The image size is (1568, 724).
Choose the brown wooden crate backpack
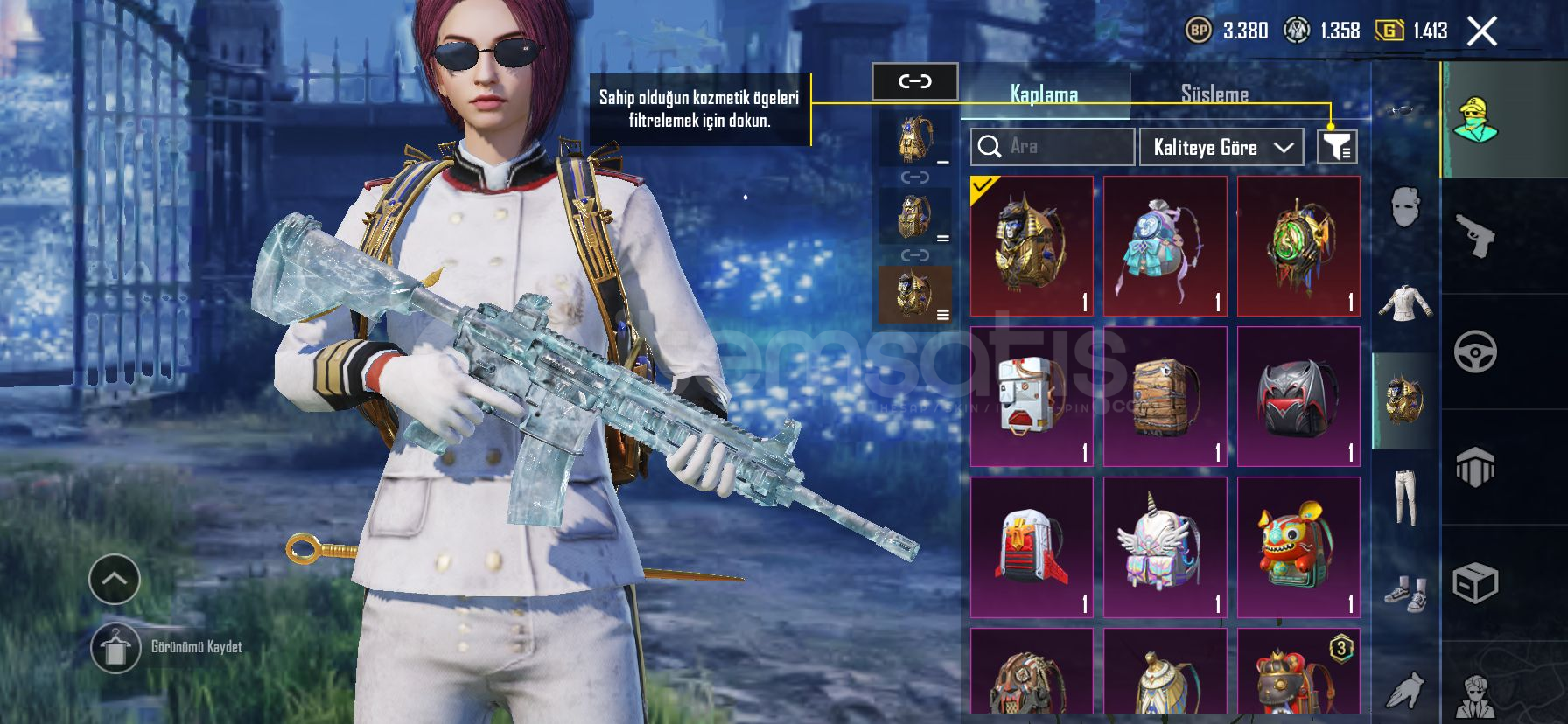1165,397
